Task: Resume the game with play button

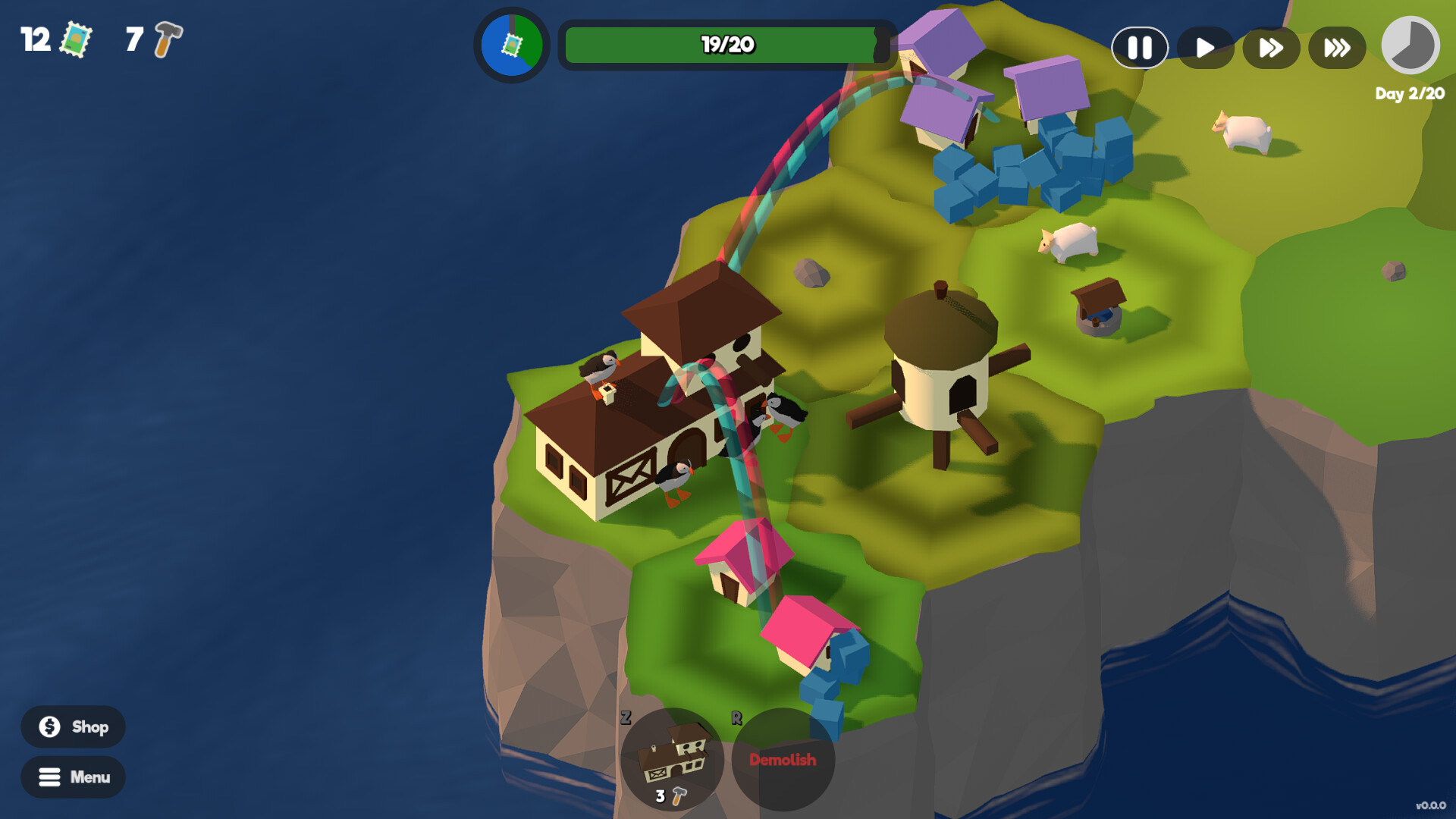Action: pyautogui.click(x=1205, y=47)
